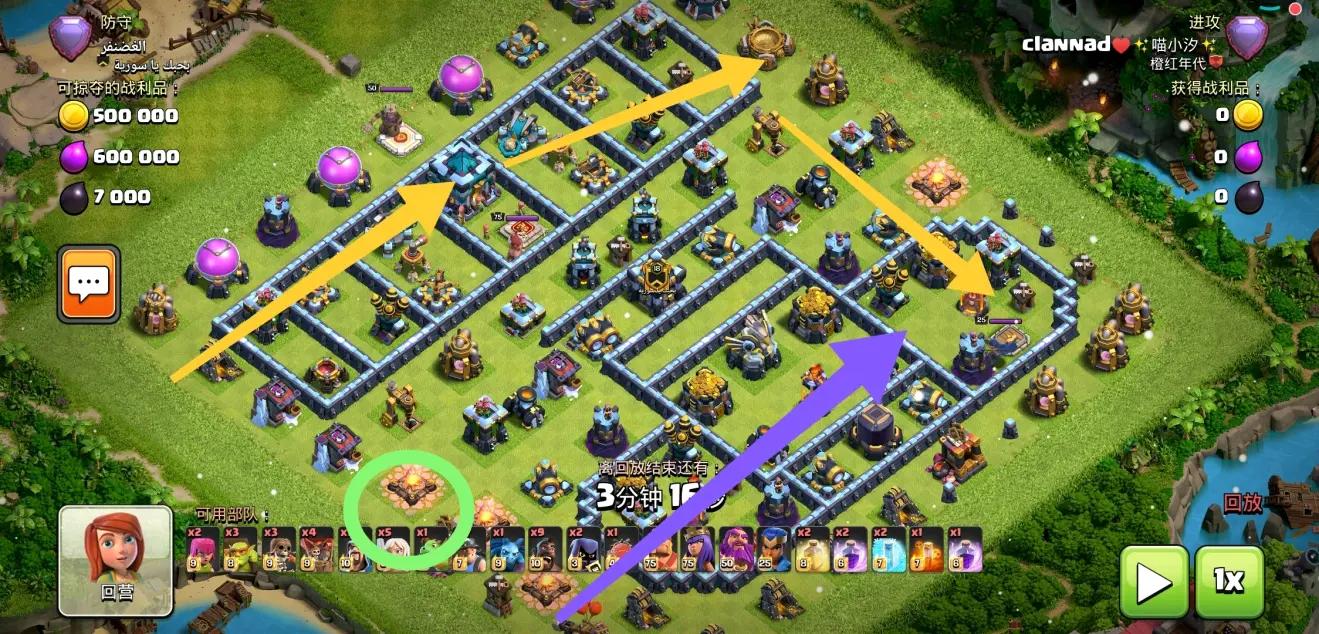Select the Royal Champion hero slot
The height and width of the screenshot is (634, 1319).
773,549
